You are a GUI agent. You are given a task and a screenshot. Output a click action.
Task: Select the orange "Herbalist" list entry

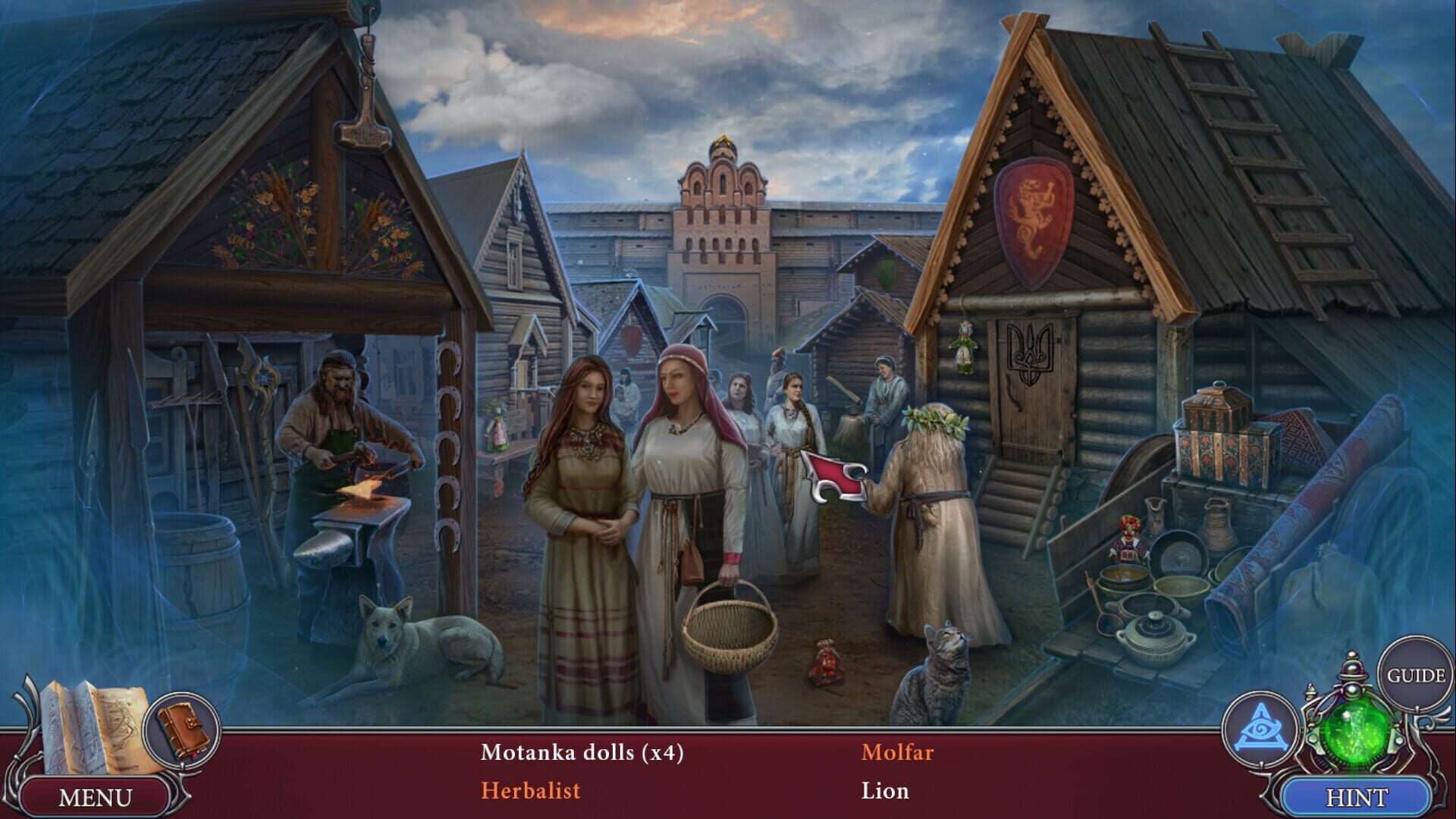531,791
